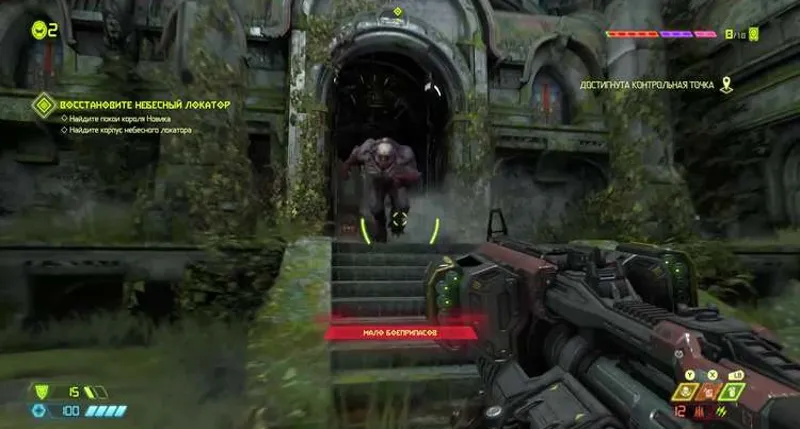This screenshot has width=800, height=429.
Task: Click the extra lives helmet icon
Action: pyautogui.click(x=39, y=31)
